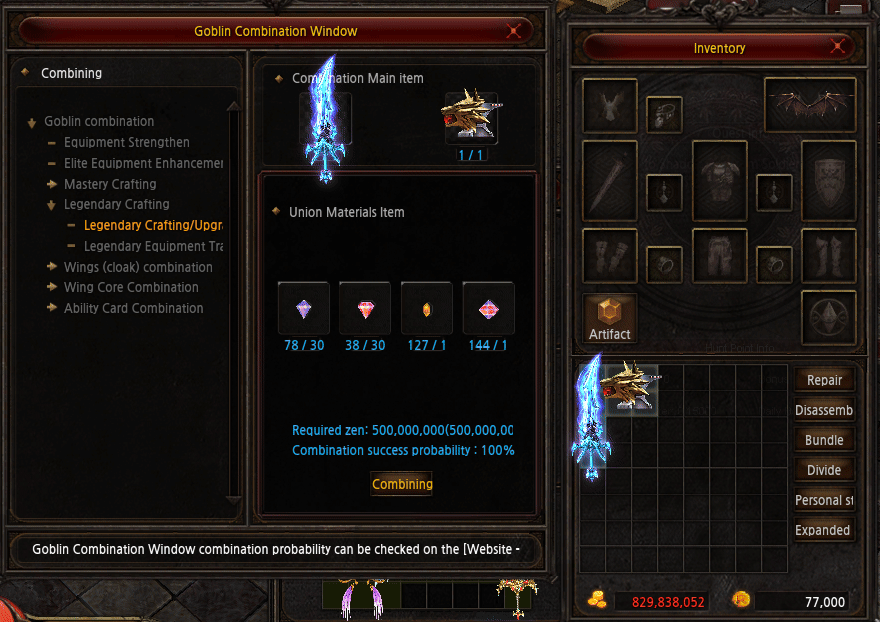
Task: Open Elite Equipment Enhancement entry
Action: point(143,163)
